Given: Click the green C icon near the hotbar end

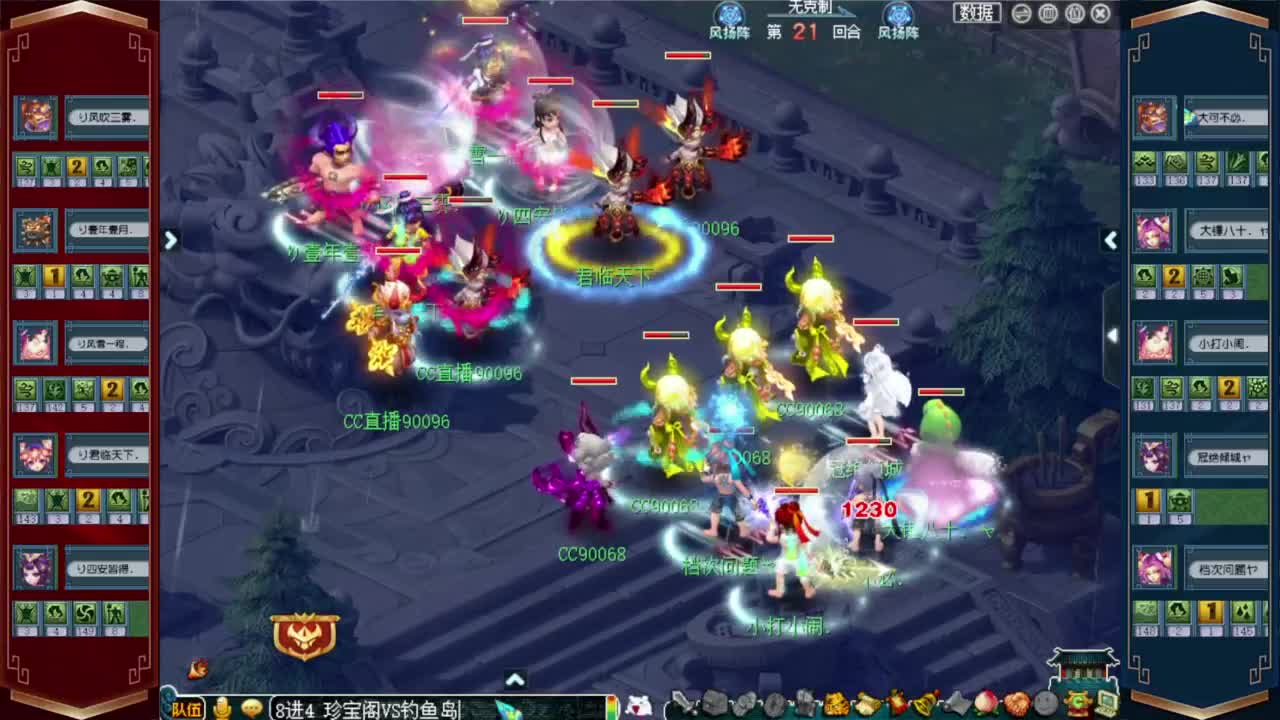Looking at the screenshot, I should point(1076,705).
